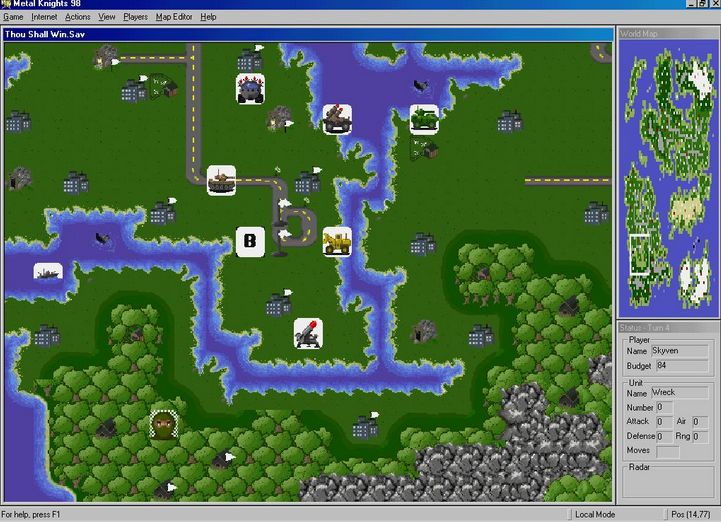Select the red-tipped missile launcher unit
This screenshot has width=721, height=522.
click(x=308, y=333)
